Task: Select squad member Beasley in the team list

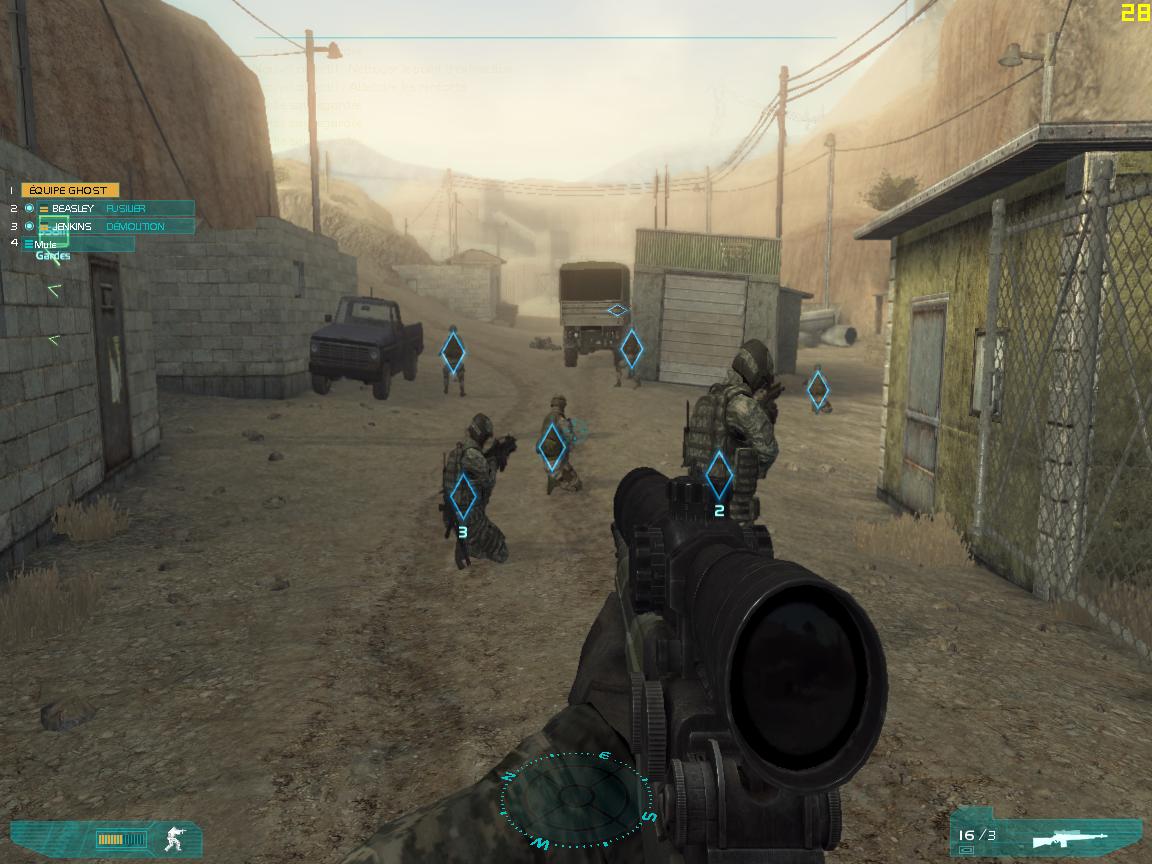Action: [72, 208]
